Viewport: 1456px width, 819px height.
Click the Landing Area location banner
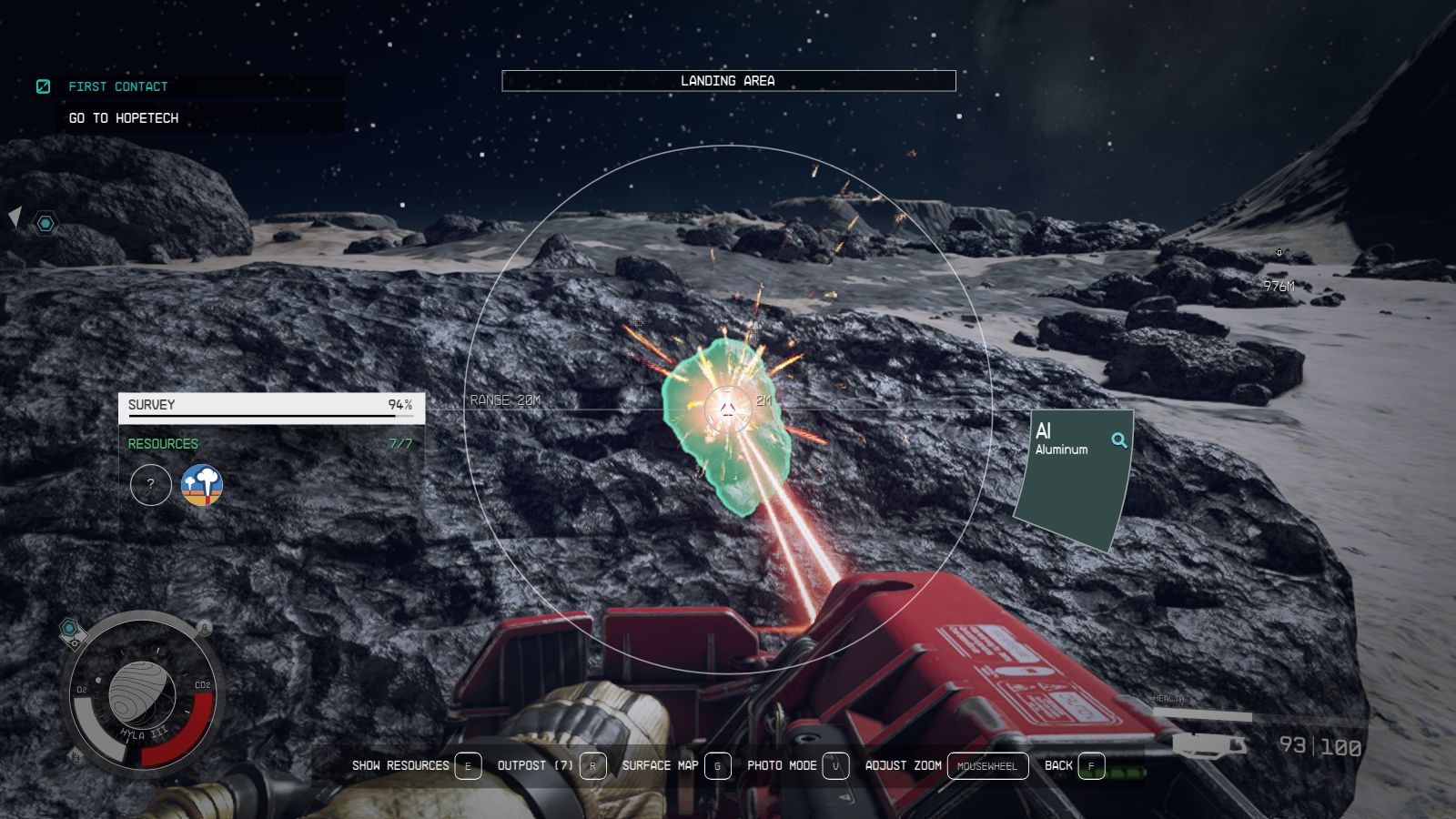click(x=728, y=81)
